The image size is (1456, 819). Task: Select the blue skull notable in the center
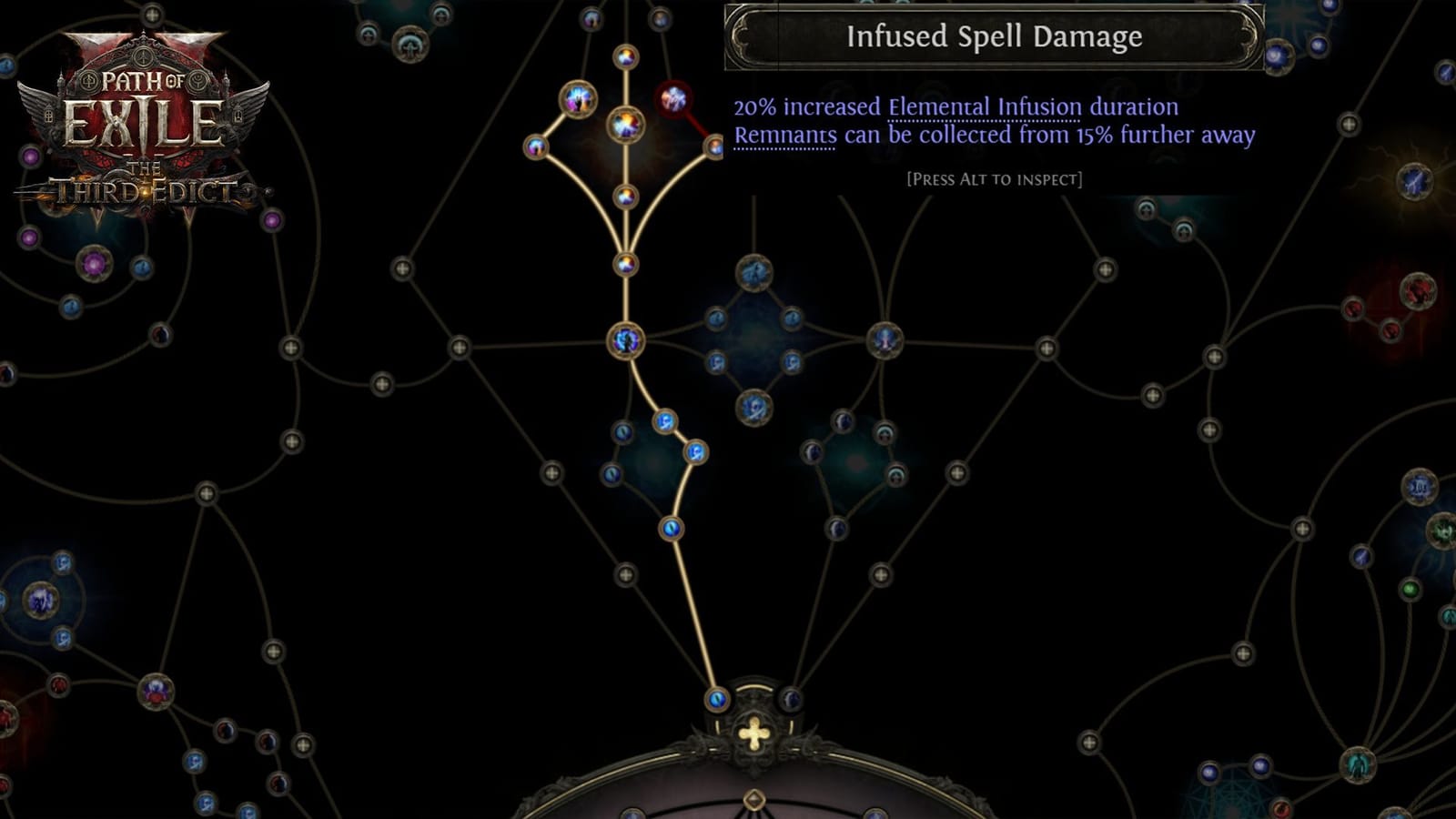coord(753,407)
